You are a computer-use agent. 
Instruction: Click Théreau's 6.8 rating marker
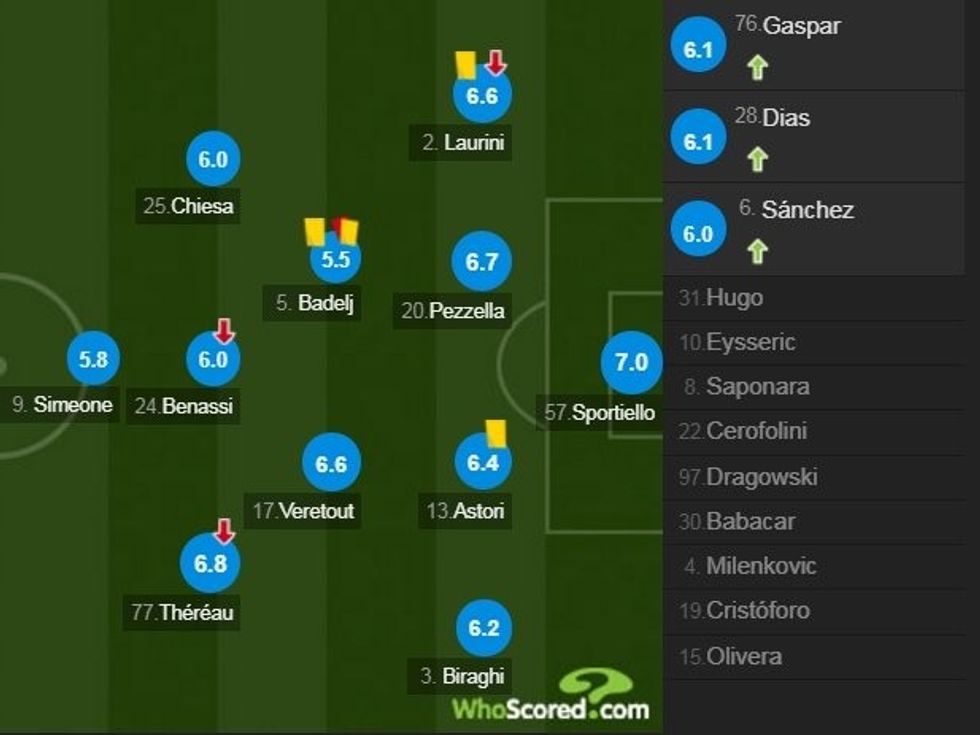pyautogui.click(x=210, y=563)
